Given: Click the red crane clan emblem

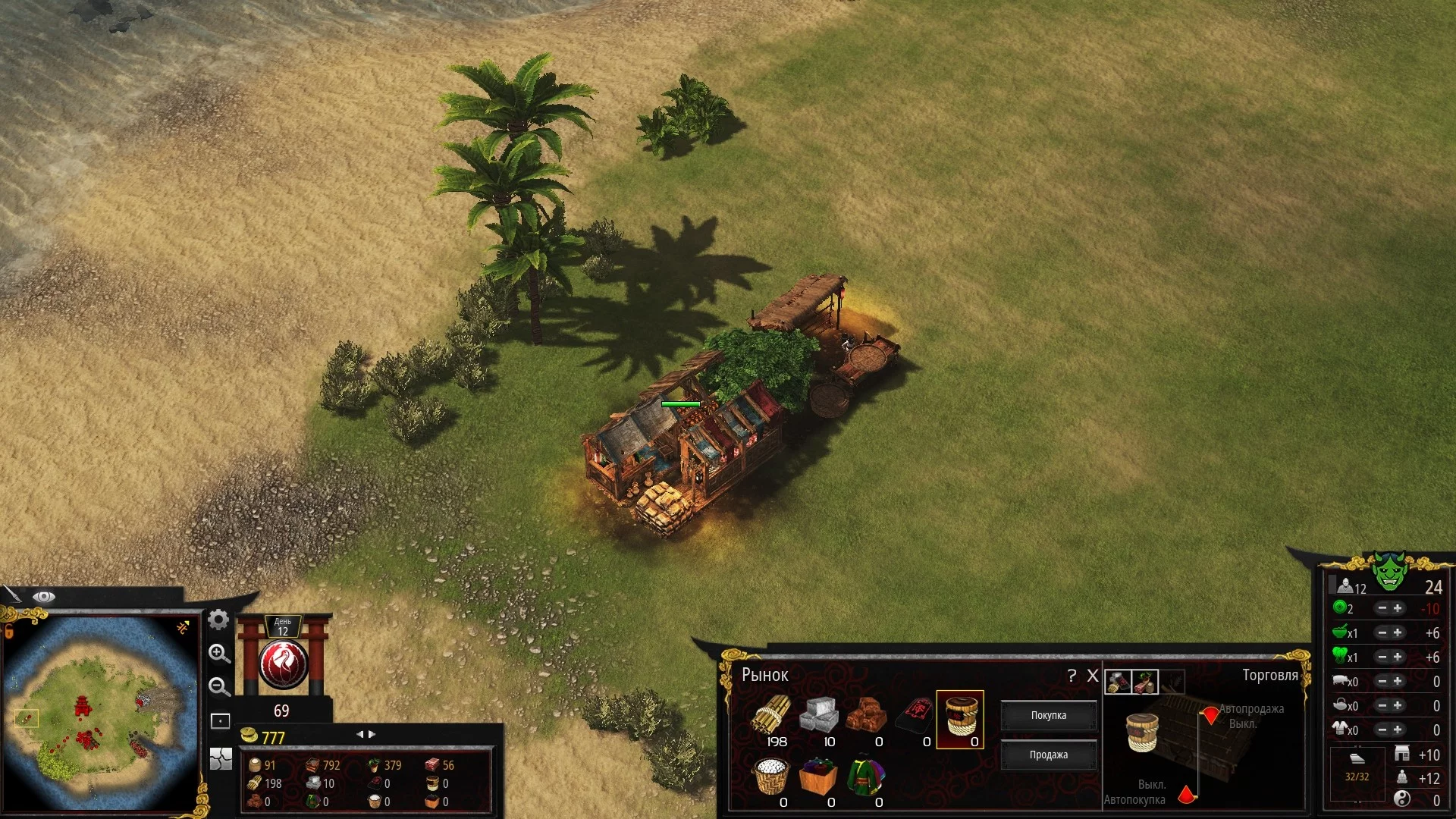Looking at the screenshot, I should pyautogui.click(x=284, y=664).
